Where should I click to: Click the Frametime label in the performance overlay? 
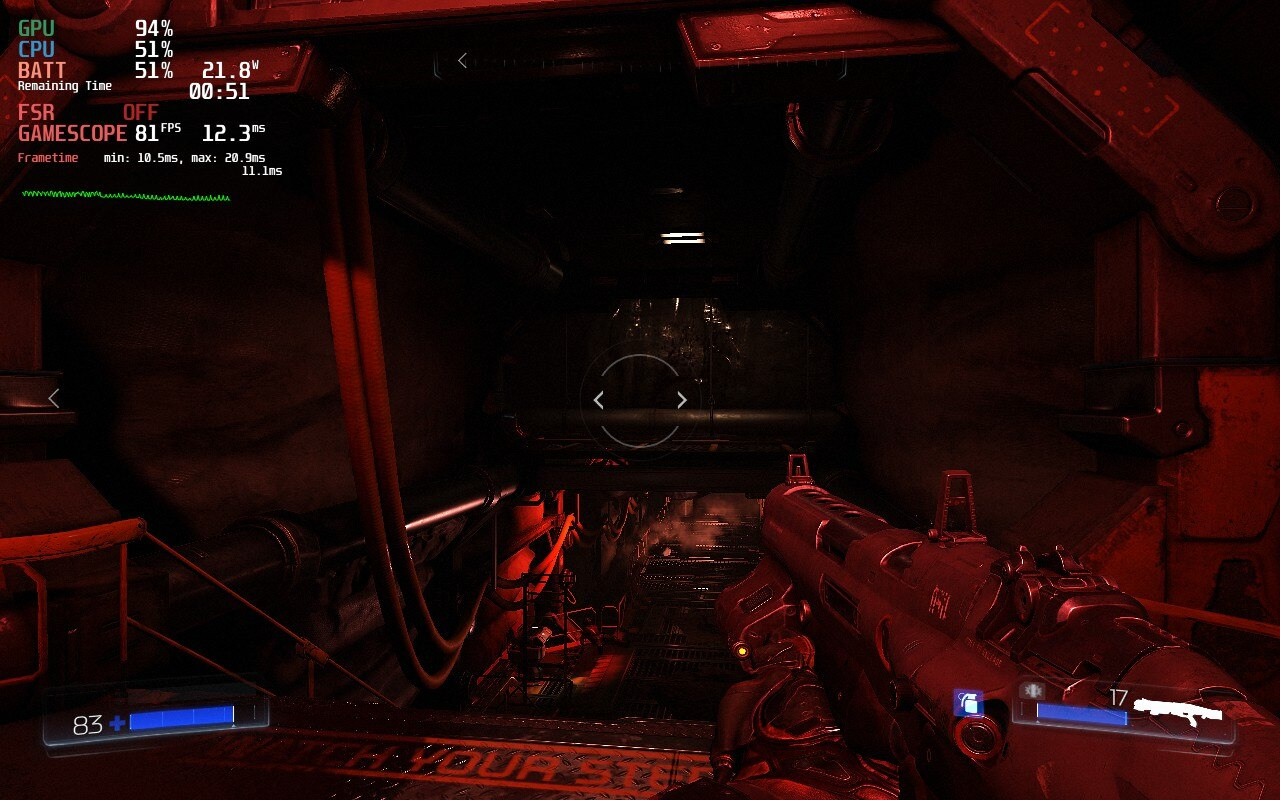click(x=47, y=157)
